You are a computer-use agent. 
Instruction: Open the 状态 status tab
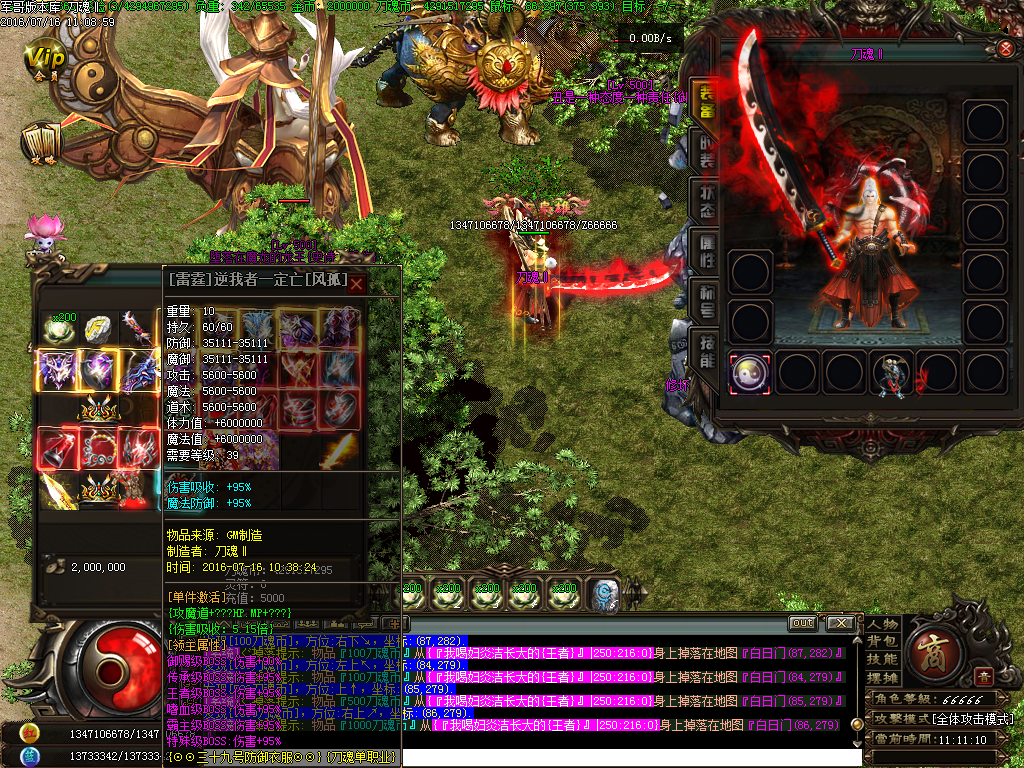point(704,201)
